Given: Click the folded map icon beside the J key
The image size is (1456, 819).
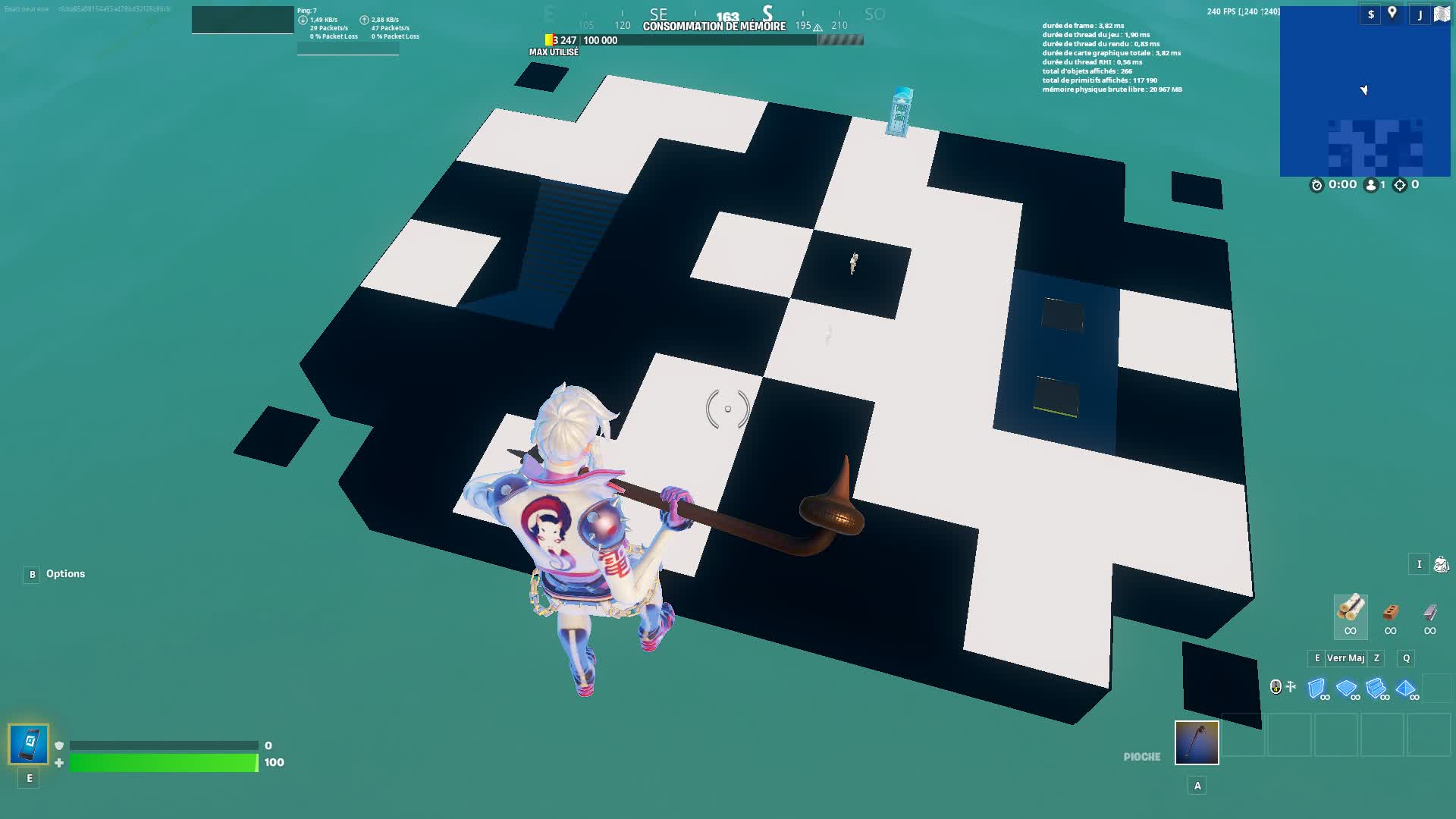Looking at the screenshot, I should (1442, 14).
